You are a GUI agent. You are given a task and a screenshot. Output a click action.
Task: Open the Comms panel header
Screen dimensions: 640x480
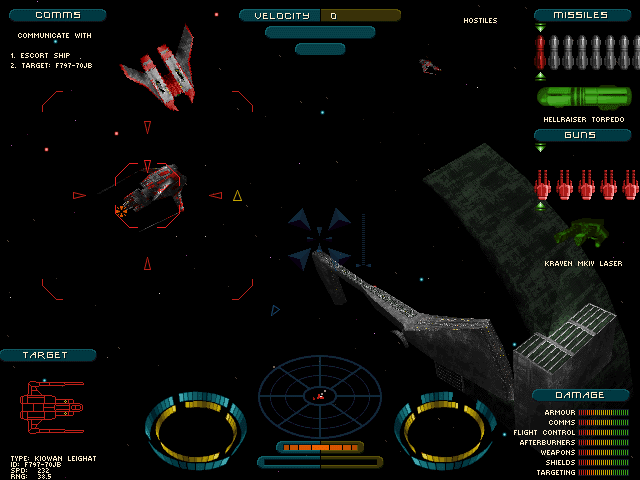tap(55, 15)
